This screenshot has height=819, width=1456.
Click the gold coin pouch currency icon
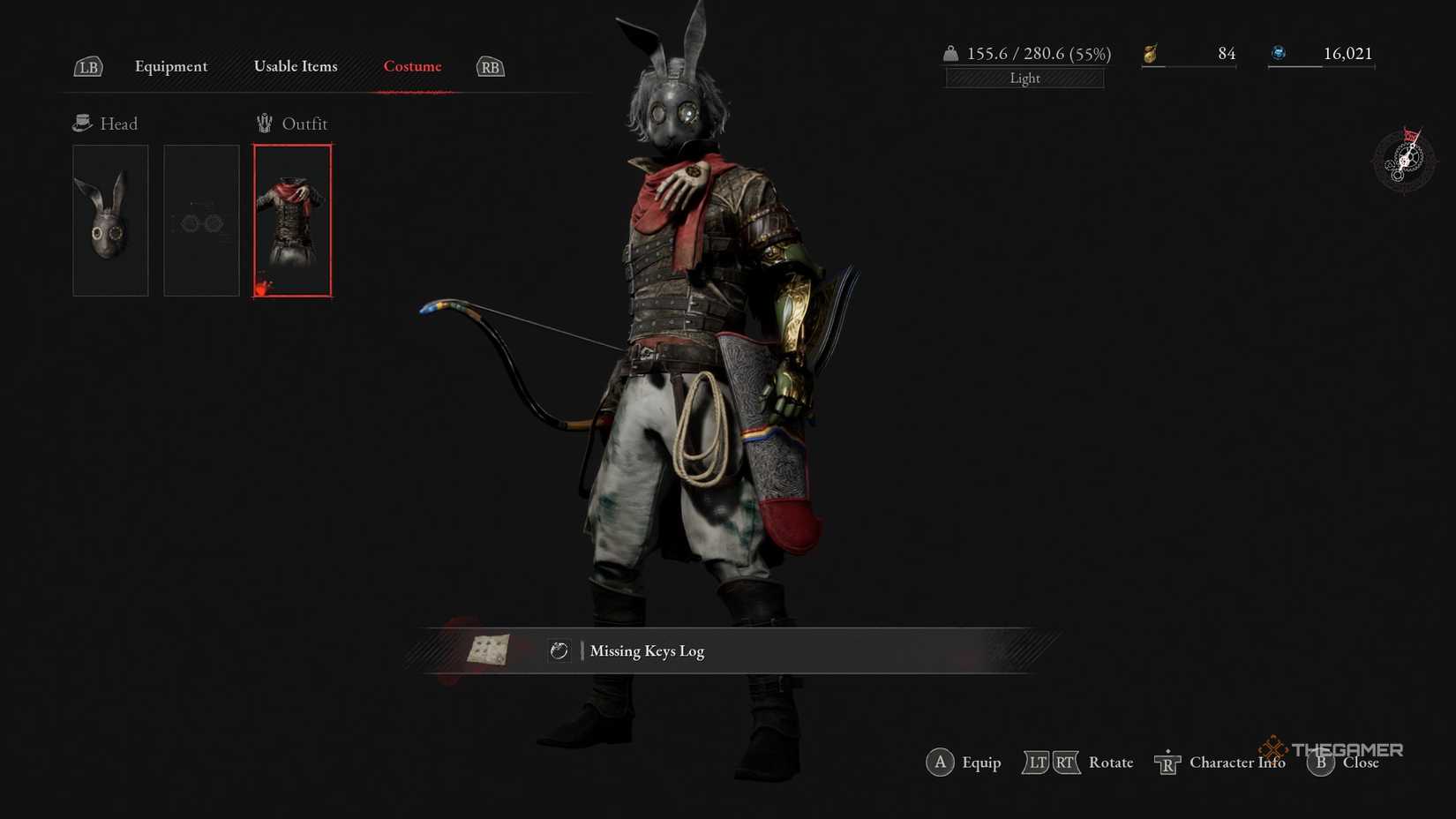pyautogui.click(x=1150, y=53)
